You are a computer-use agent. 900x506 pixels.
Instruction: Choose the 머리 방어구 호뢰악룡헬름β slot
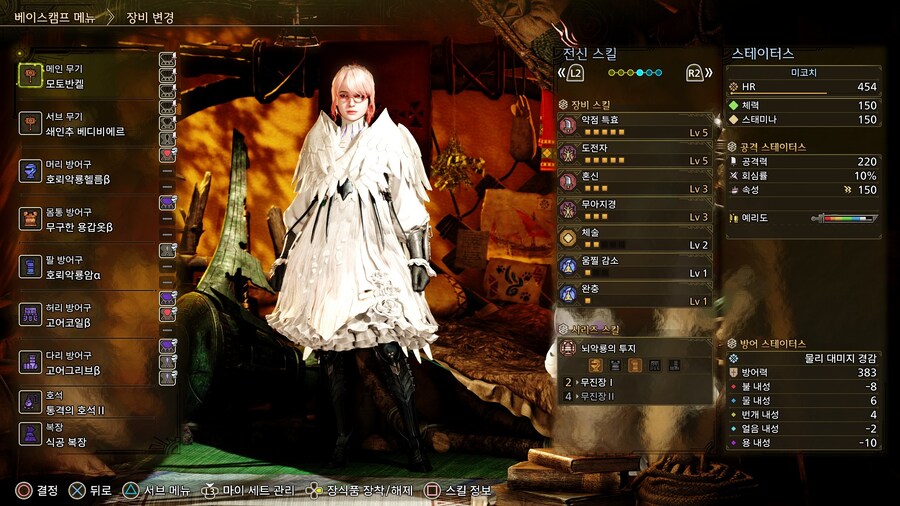tap(85, 170)
